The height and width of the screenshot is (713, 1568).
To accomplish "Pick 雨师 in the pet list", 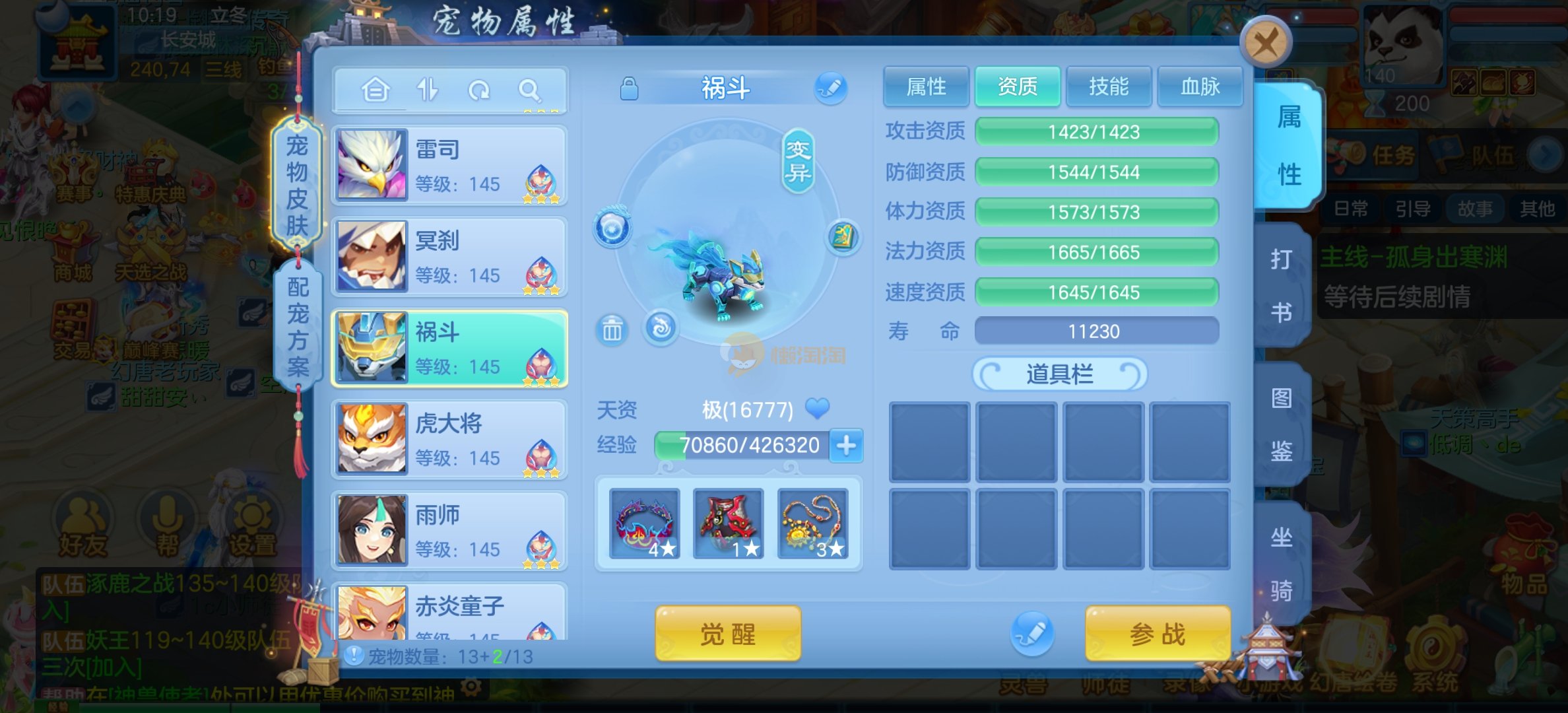I will click(449, 530).
